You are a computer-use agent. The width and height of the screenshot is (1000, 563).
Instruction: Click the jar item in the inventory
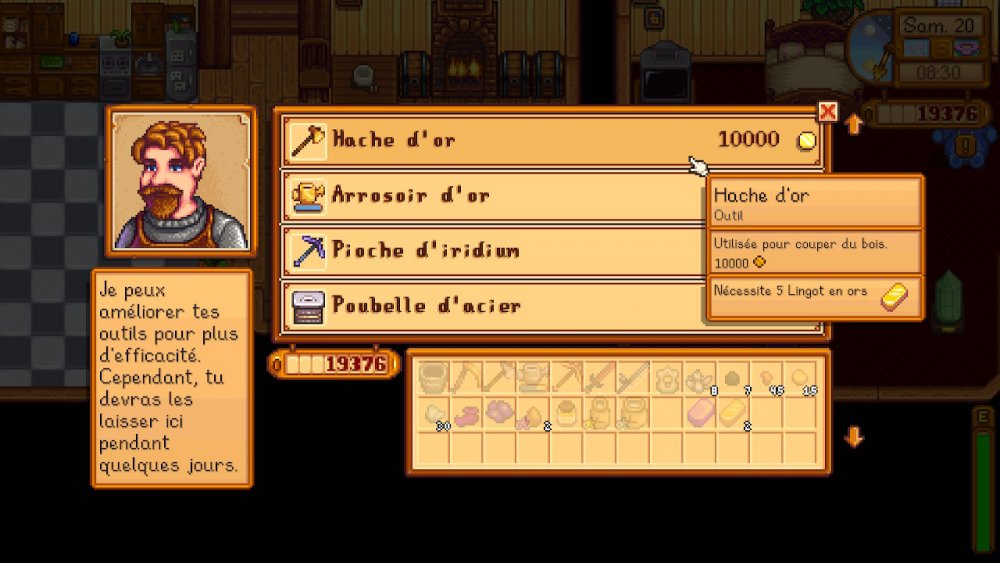click(x=566, y=412)
